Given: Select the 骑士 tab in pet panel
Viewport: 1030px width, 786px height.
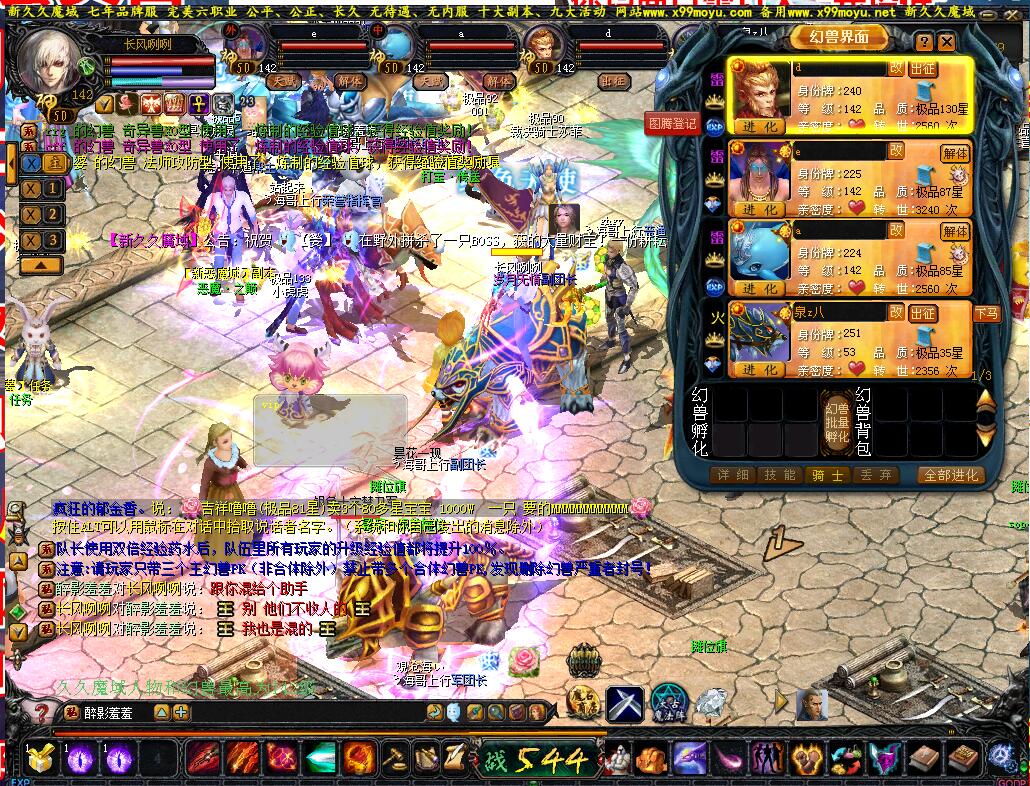Looking at the screenshot, I should pos(827,475).
